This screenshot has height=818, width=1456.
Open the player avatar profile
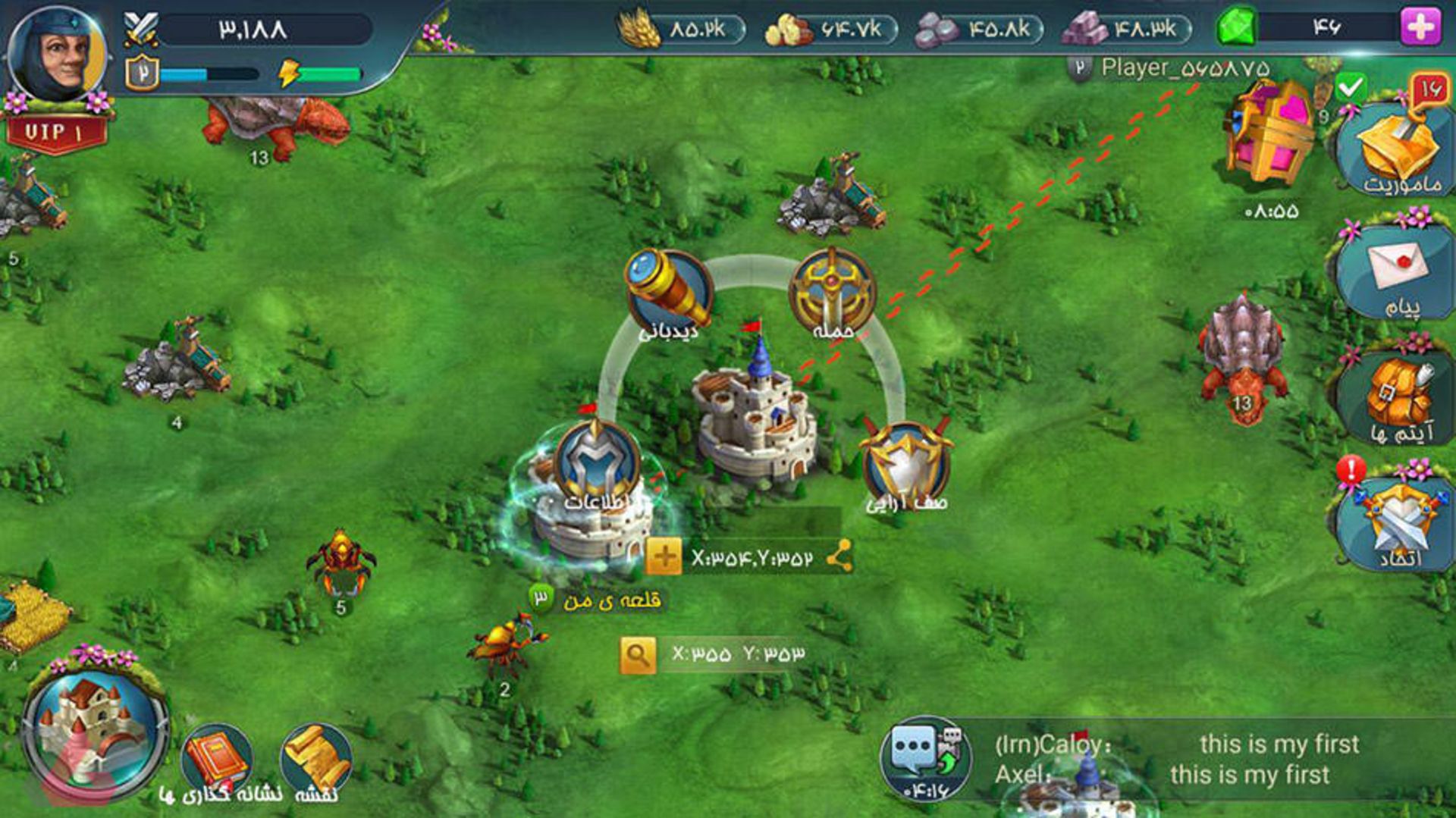click(x=58, y=55)
